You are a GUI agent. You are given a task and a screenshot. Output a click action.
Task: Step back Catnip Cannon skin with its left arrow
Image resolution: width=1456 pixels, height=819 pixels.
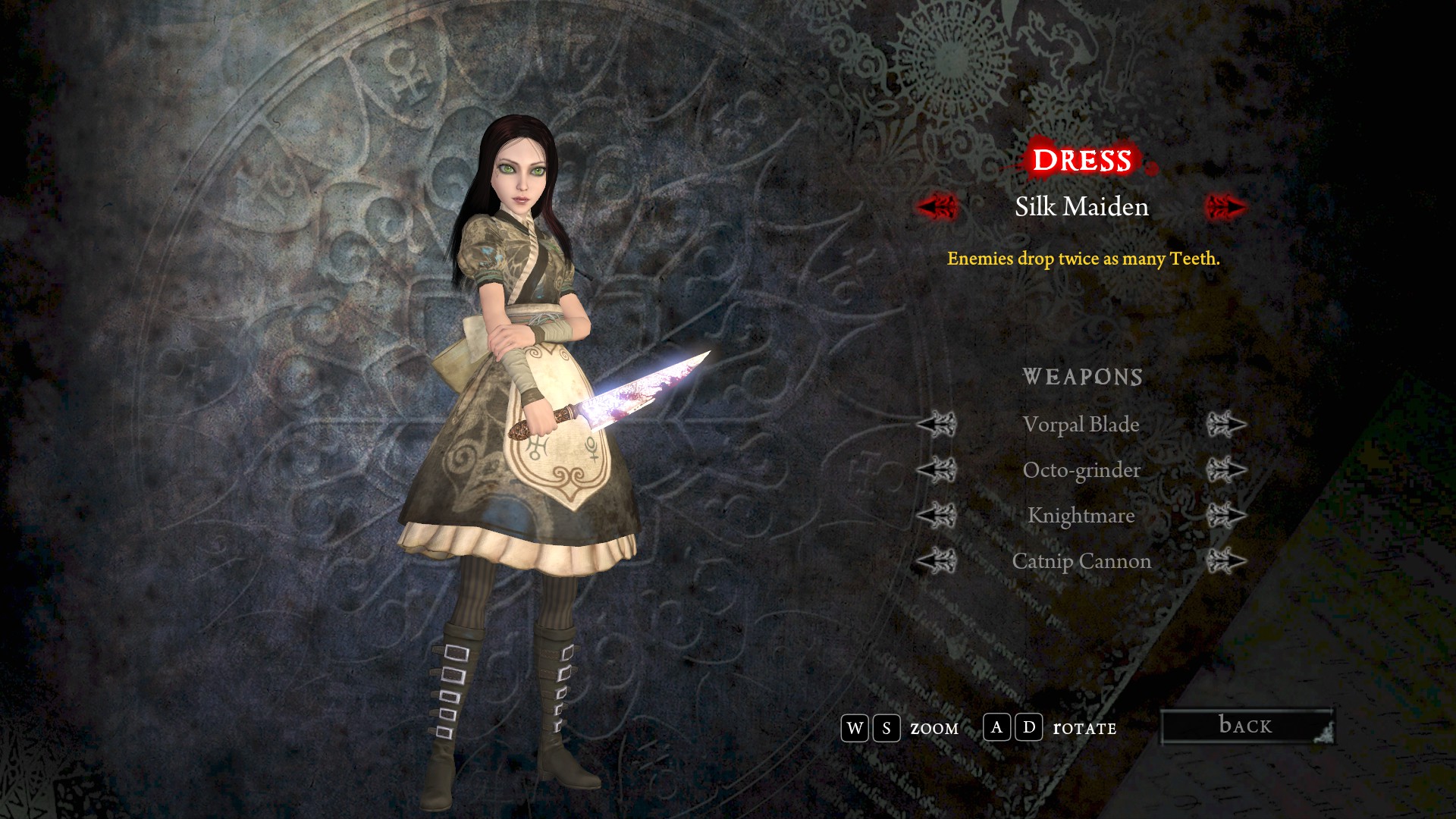937,561
